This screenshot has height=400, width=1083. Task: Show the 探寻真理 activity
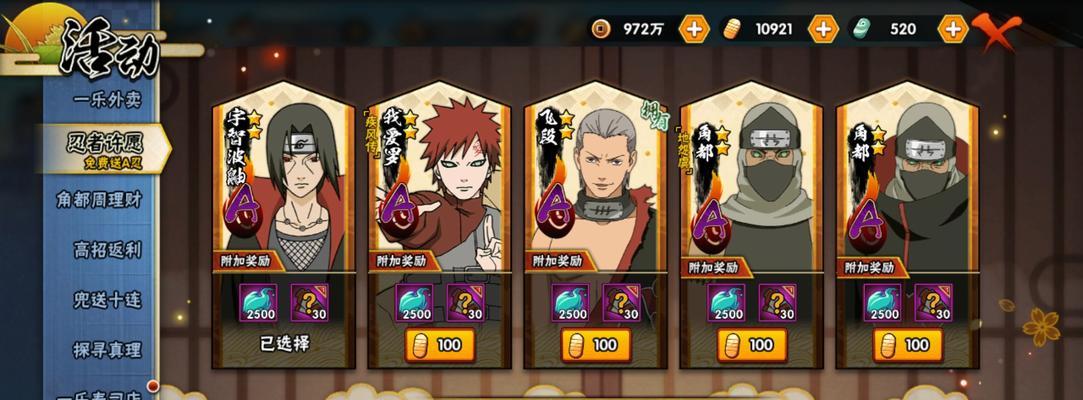(107, 350)
